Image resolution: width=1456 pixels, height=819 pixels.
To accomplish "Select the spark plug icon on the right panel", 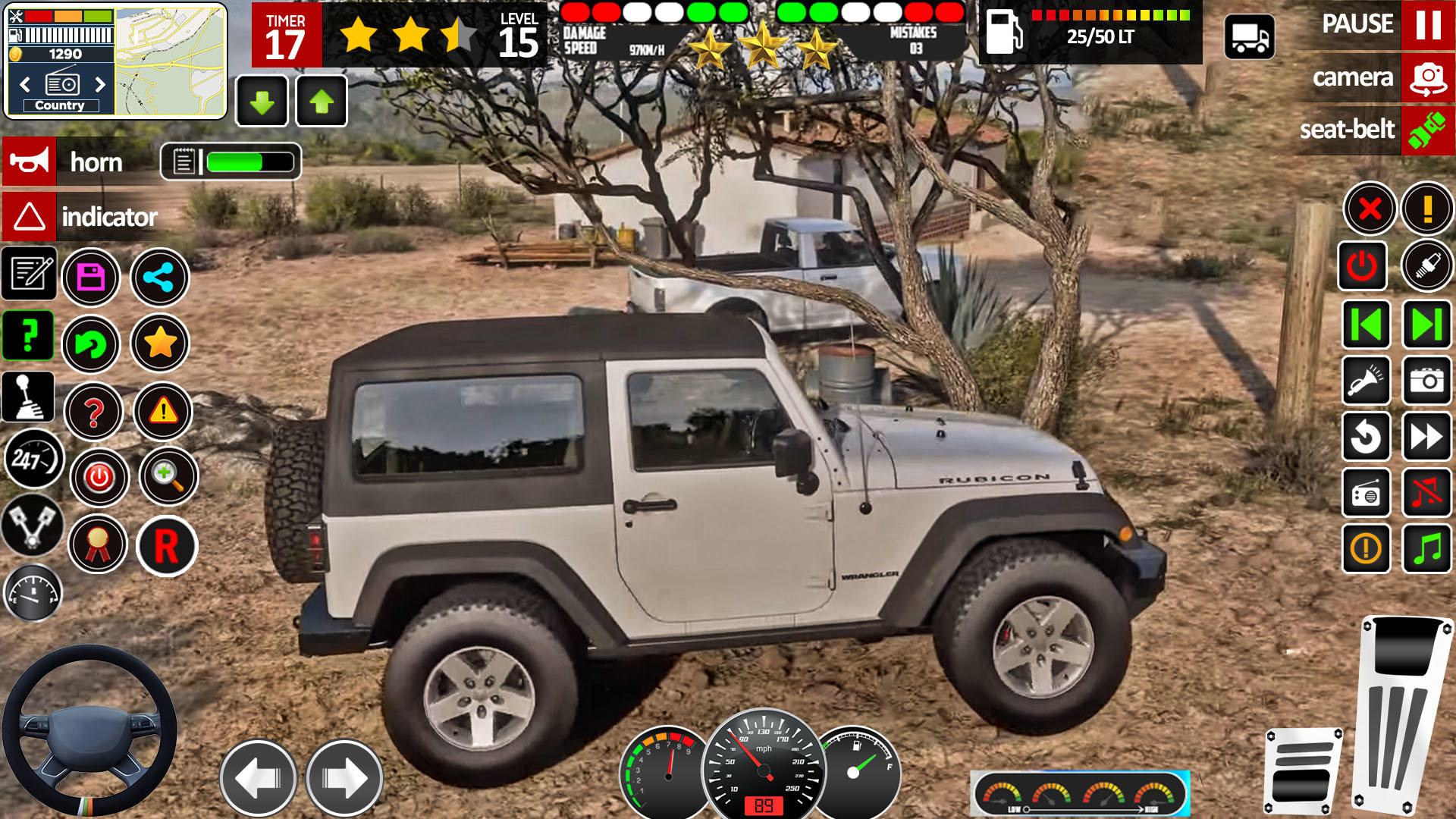I will click(x=1426, y=266).
